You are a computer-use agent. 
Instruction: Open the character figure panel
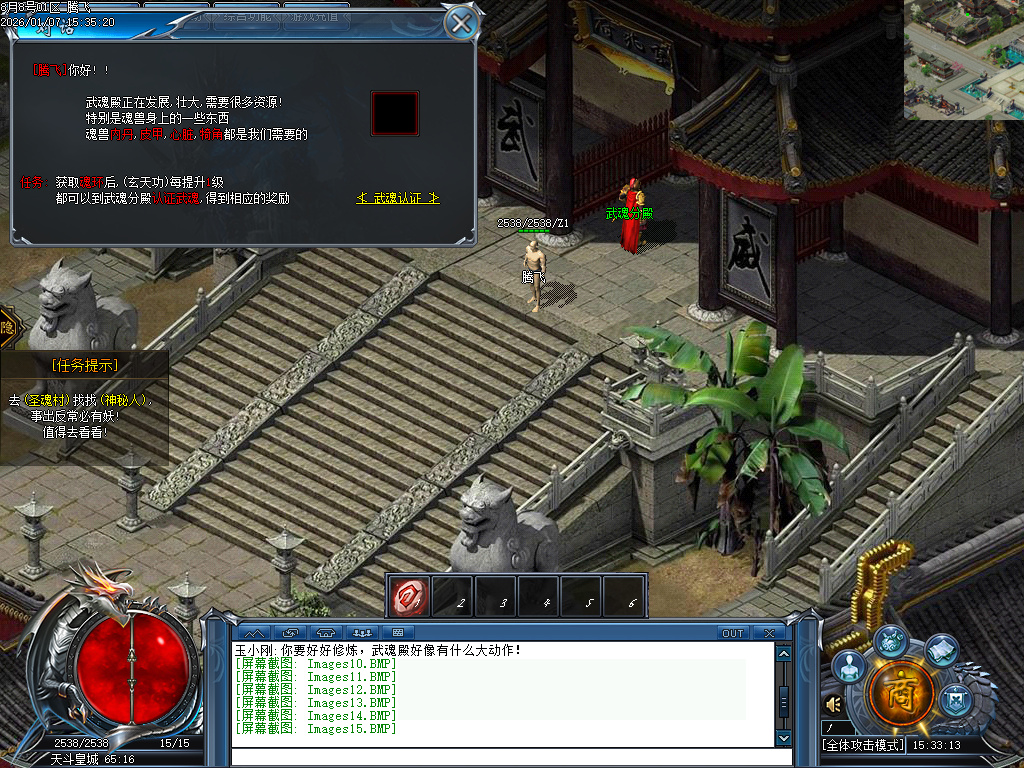tap(849, 667)
